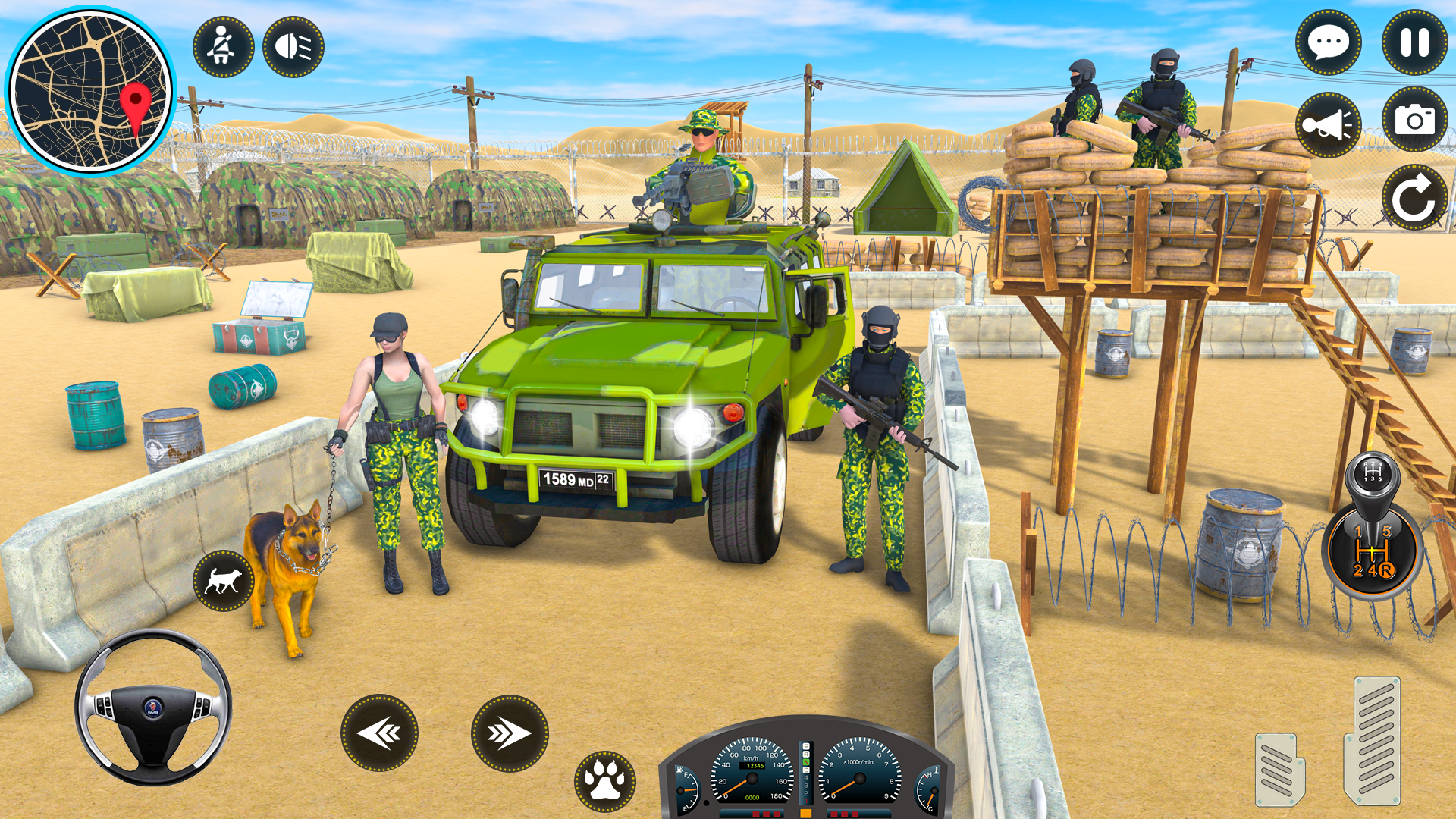Toggle the headlights on
This screenshot has height=819, width=1456.
(293, 45)
